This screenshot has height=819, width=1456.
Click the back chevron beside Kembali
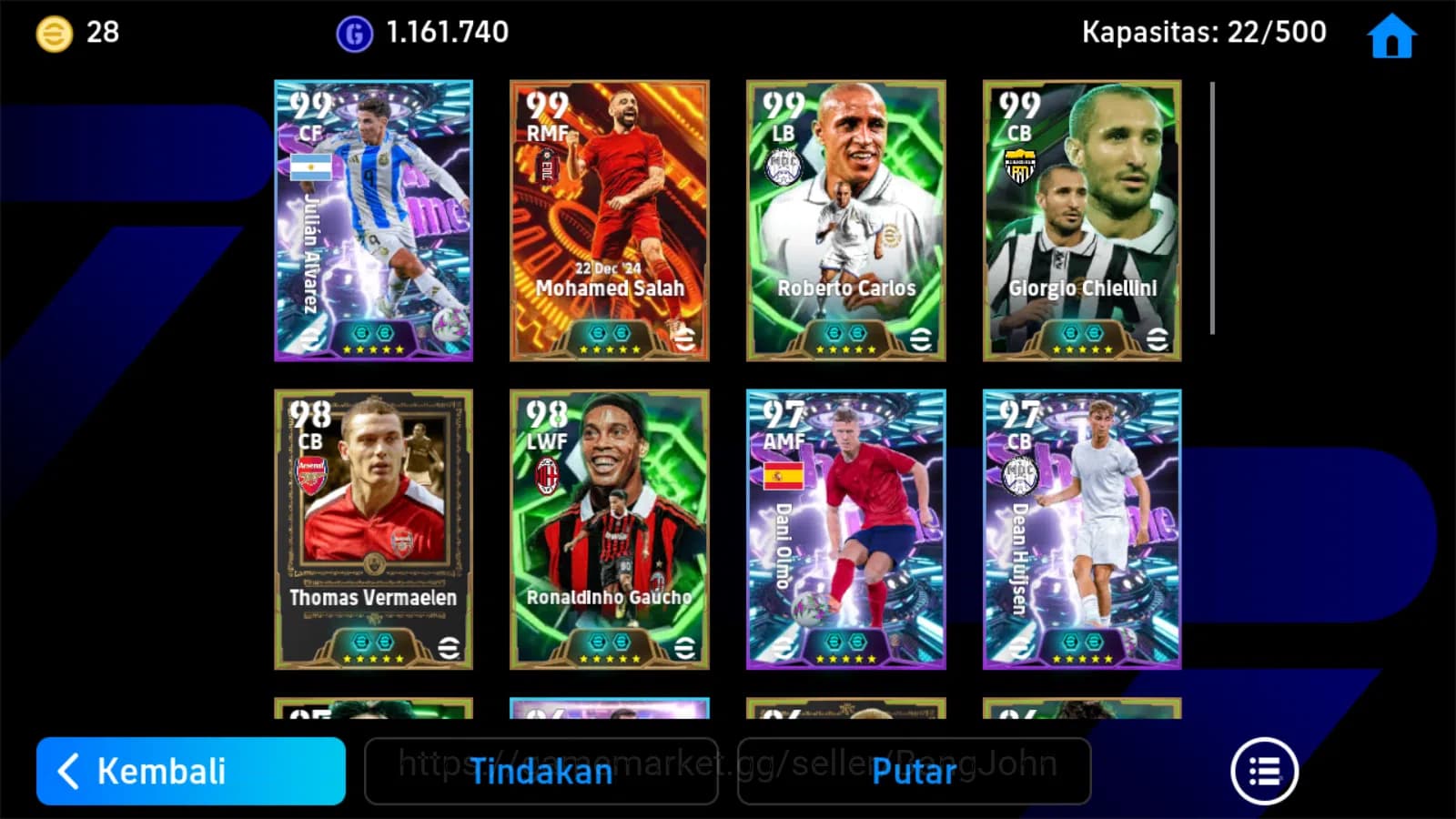click(x=68, y=772)
